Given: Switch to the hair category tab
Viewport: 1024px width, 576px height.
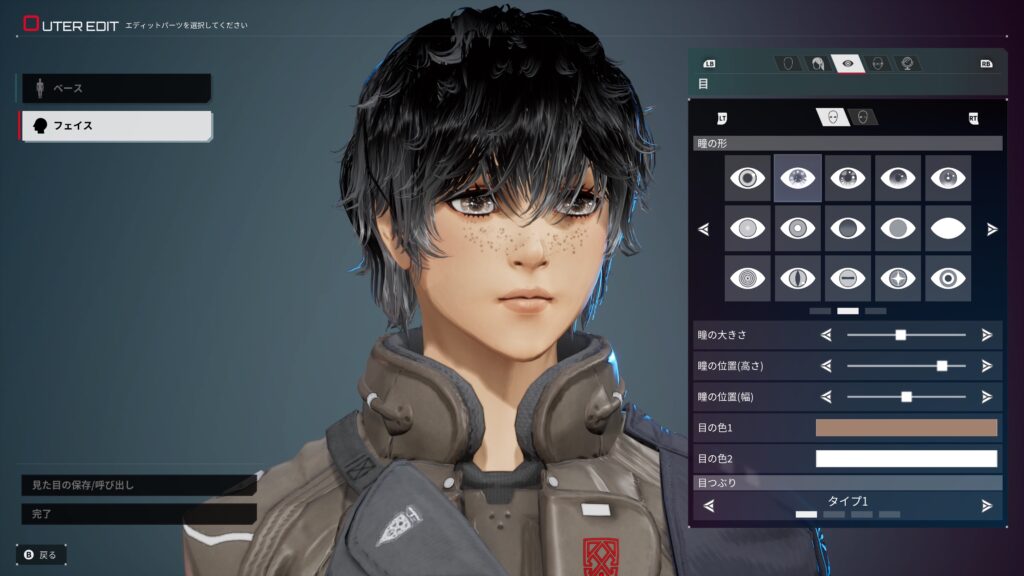Looking at the screenshot, I should (x=818, y=63).
